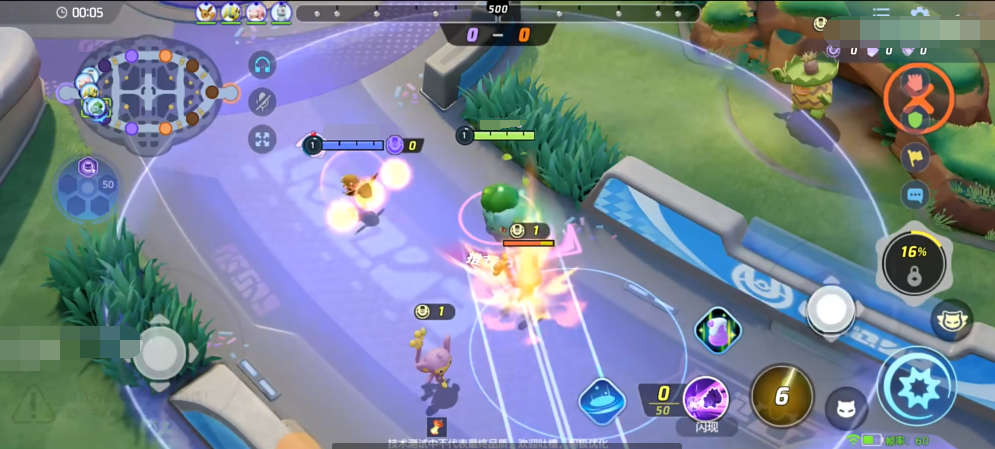Tap the locked 16% Unite move button
The image size is (995, 449).
[913, 264]
